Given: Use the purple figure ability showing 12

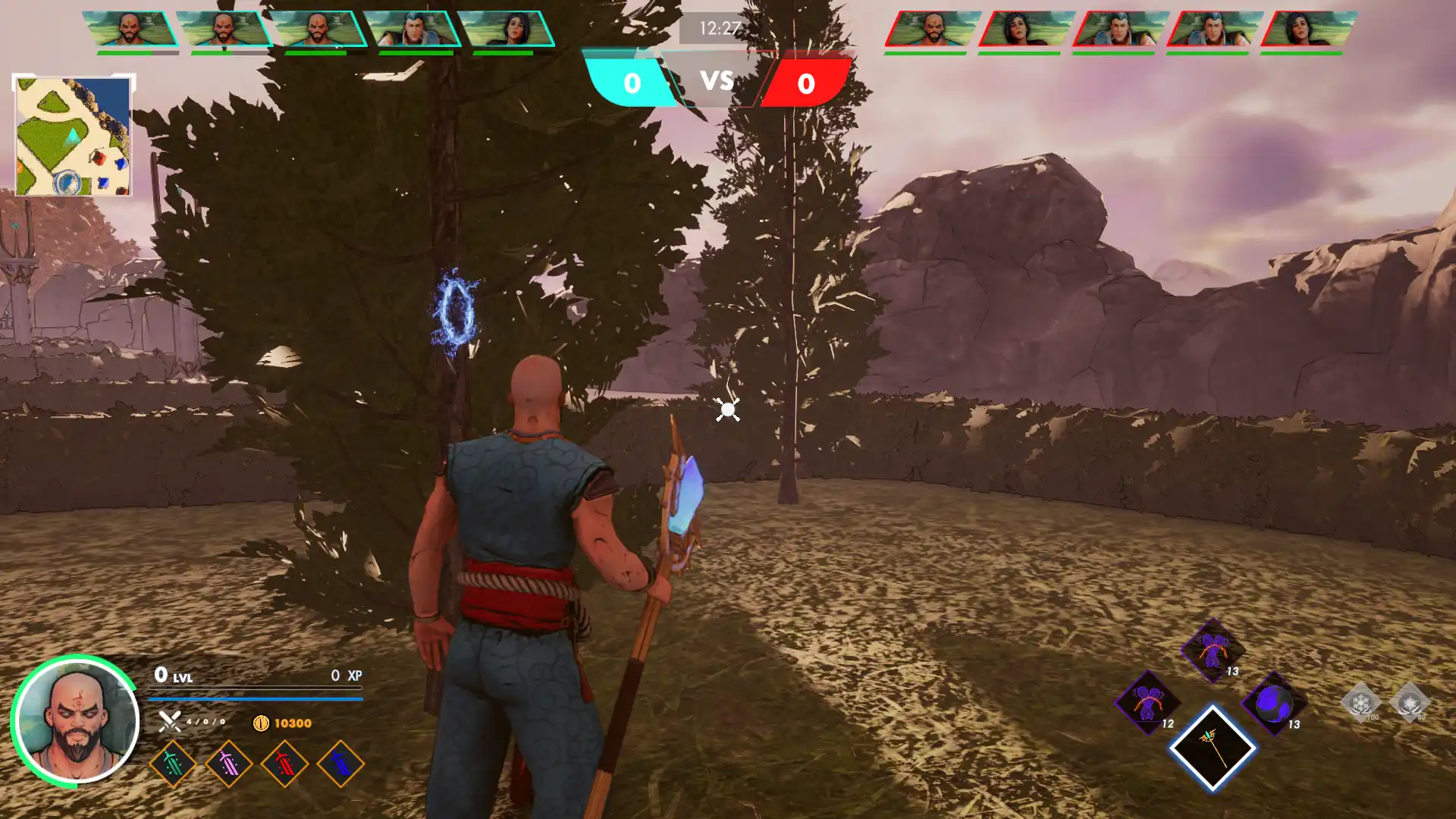Looking at the screenshot, I should [x=1148, y=702].
